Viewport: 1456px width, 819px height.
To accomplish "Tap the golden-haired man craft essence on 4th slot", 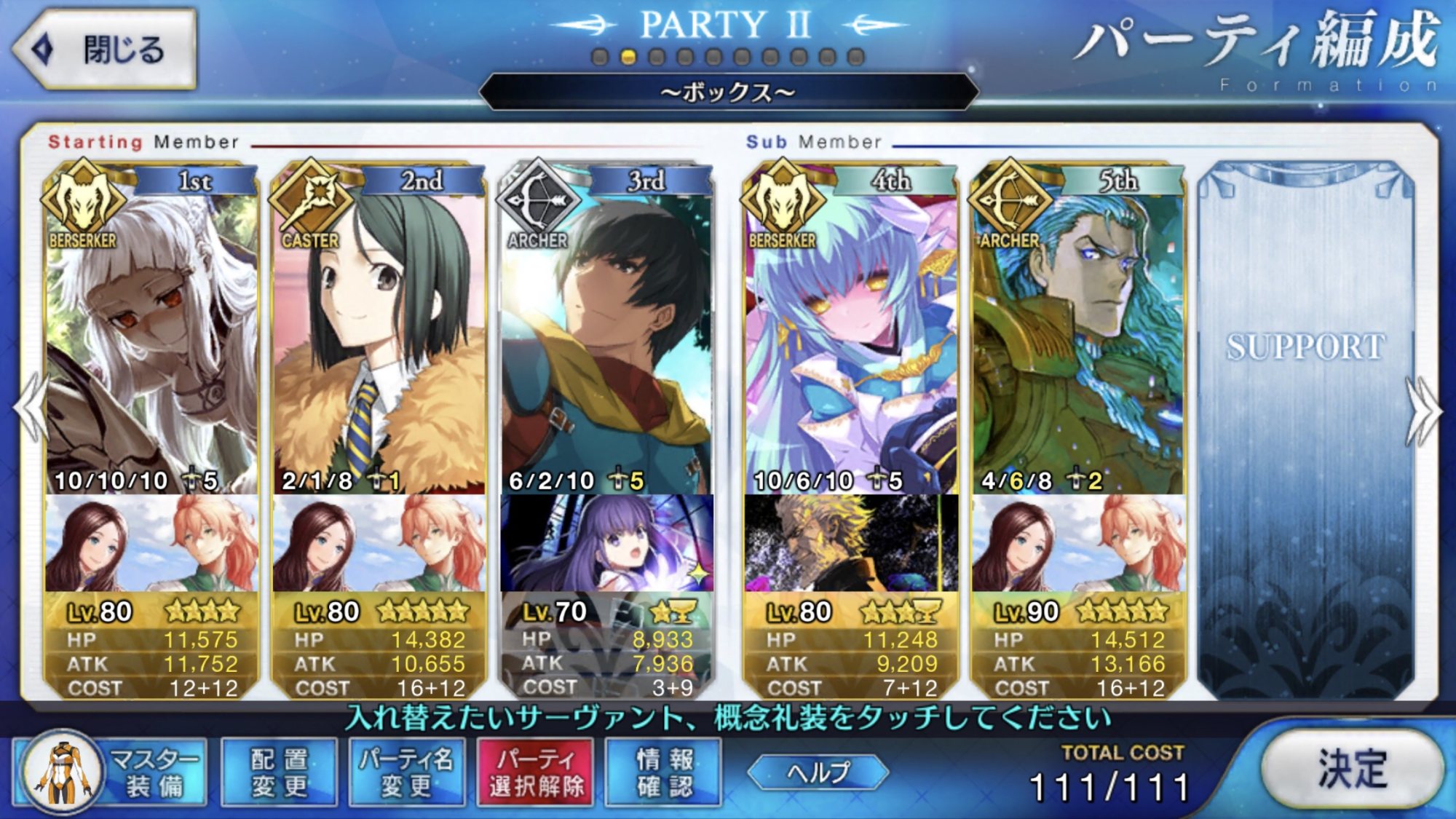I will (850, 543).
